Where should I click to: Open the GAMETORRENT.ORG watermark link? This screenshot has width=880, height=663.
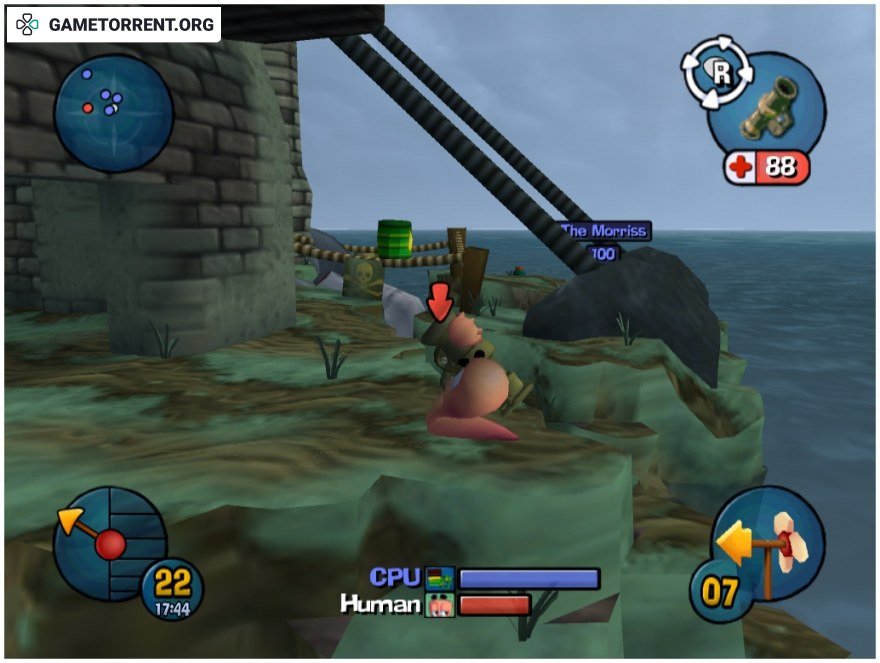click(x=115, y=24)
